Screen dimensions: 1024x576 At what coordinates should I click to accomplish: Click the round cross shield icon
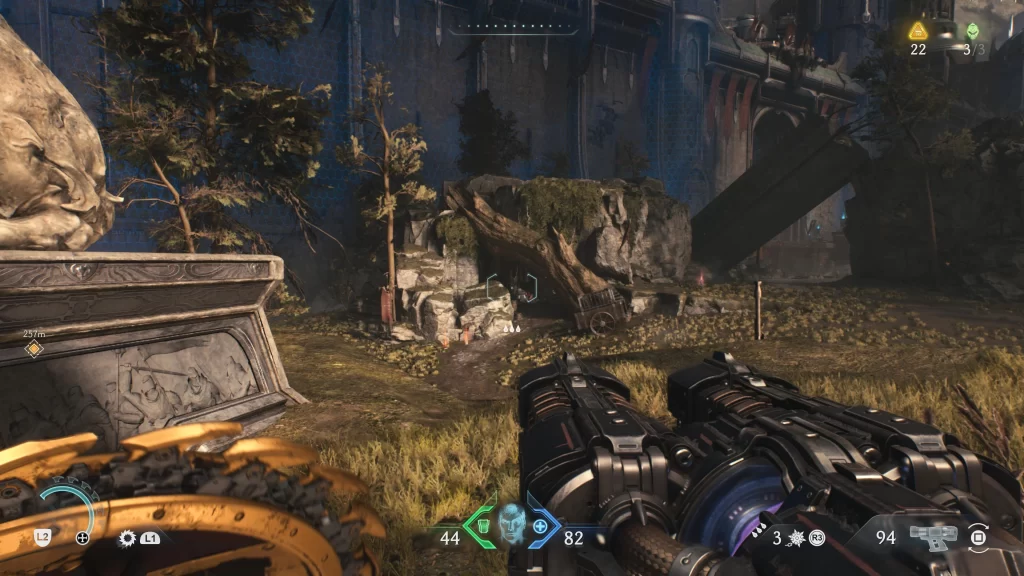tap(83, 538)
